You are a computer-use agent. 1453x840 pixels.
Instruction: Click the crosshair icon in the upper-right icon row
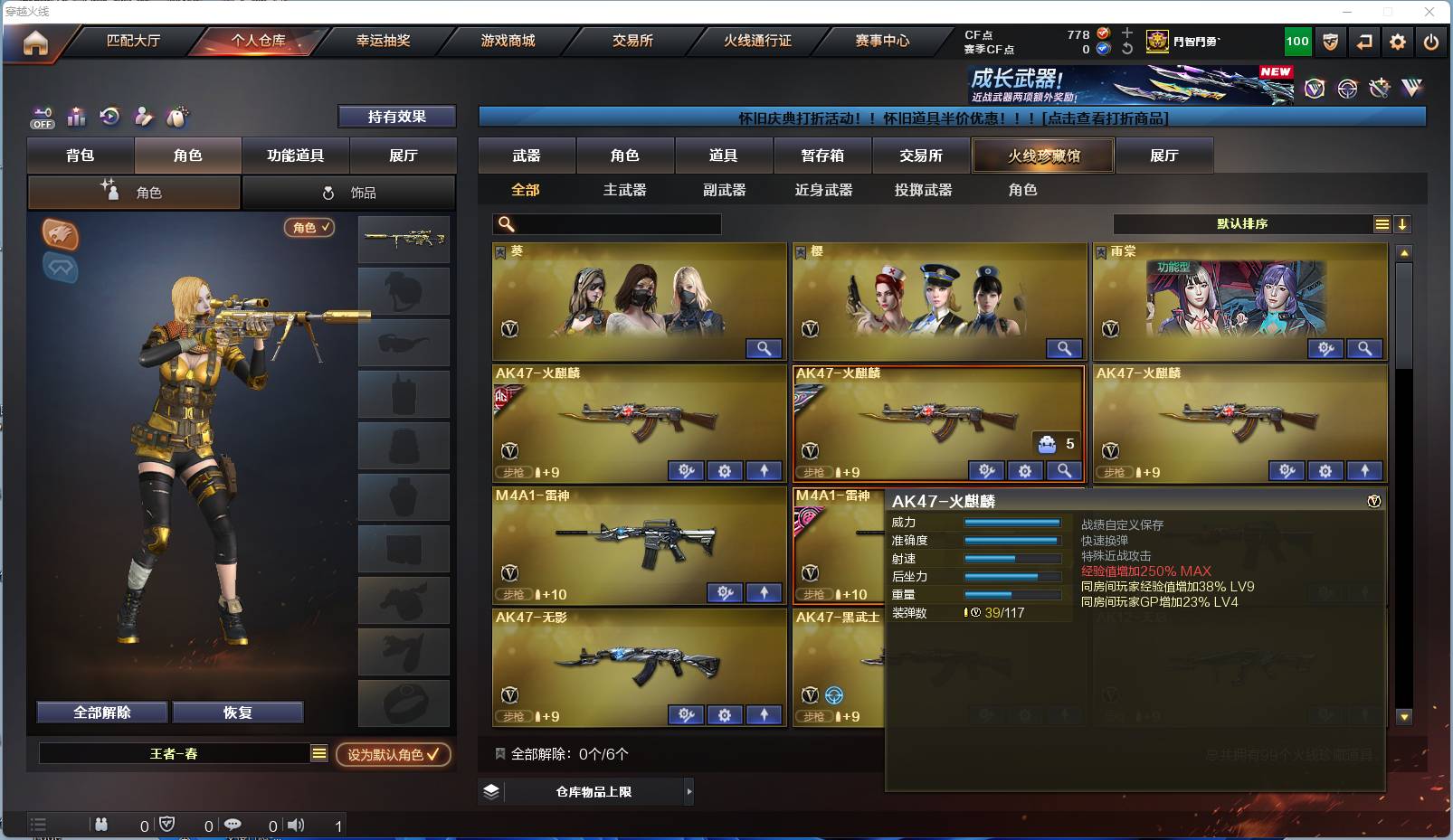(1346, 89)
